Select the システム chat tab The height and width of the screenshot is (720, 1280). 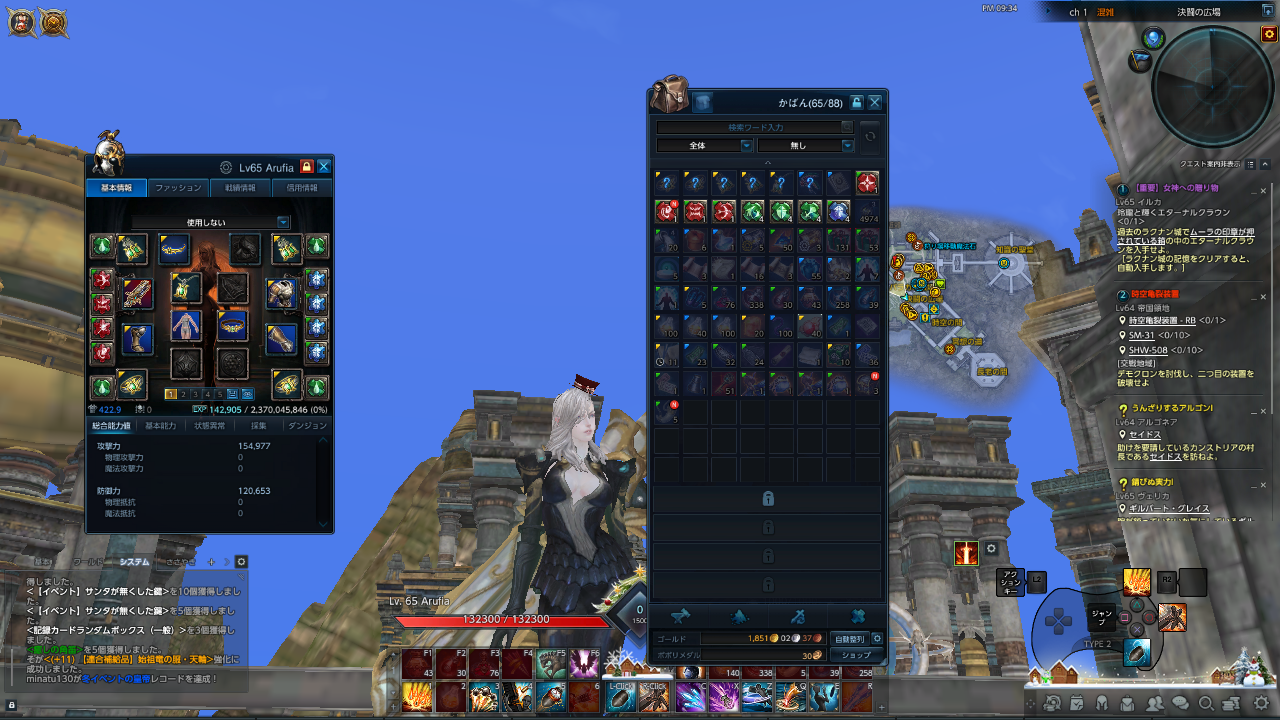point(134,562)
